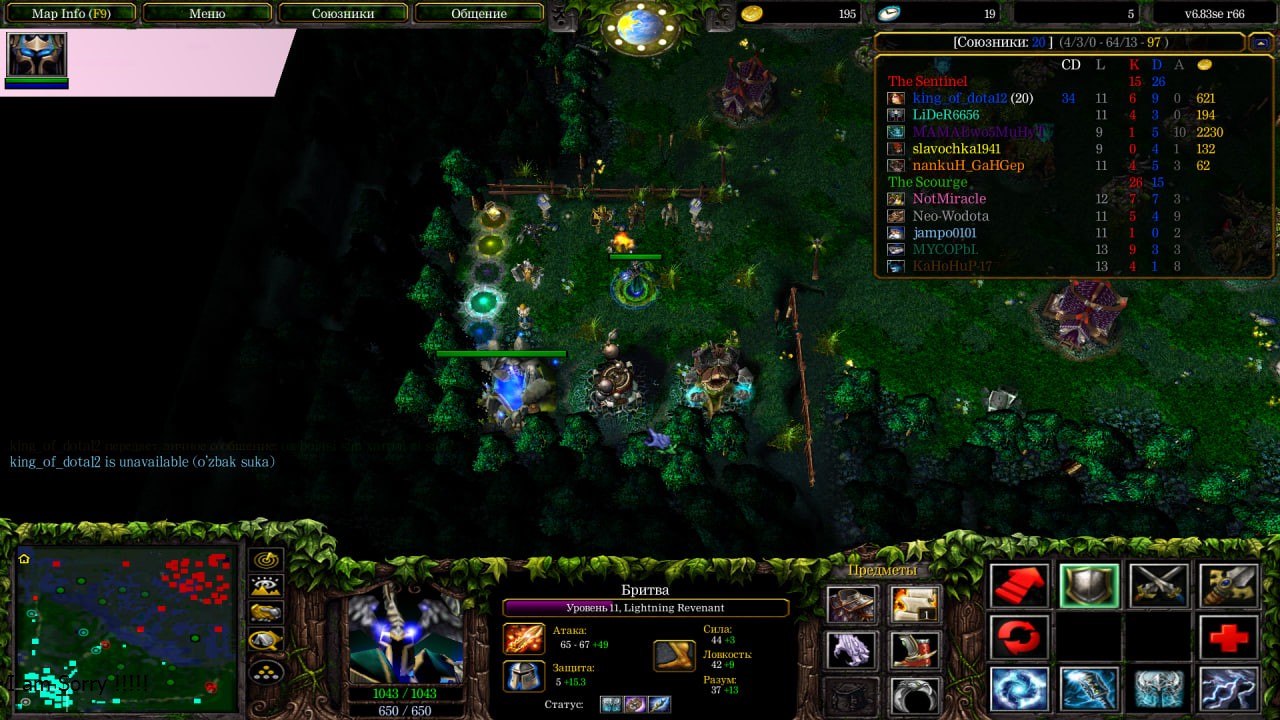This screenshot has height=720, width=1280.
Task: Select the hero portrait icon in top-left
Action: point(37,55)
